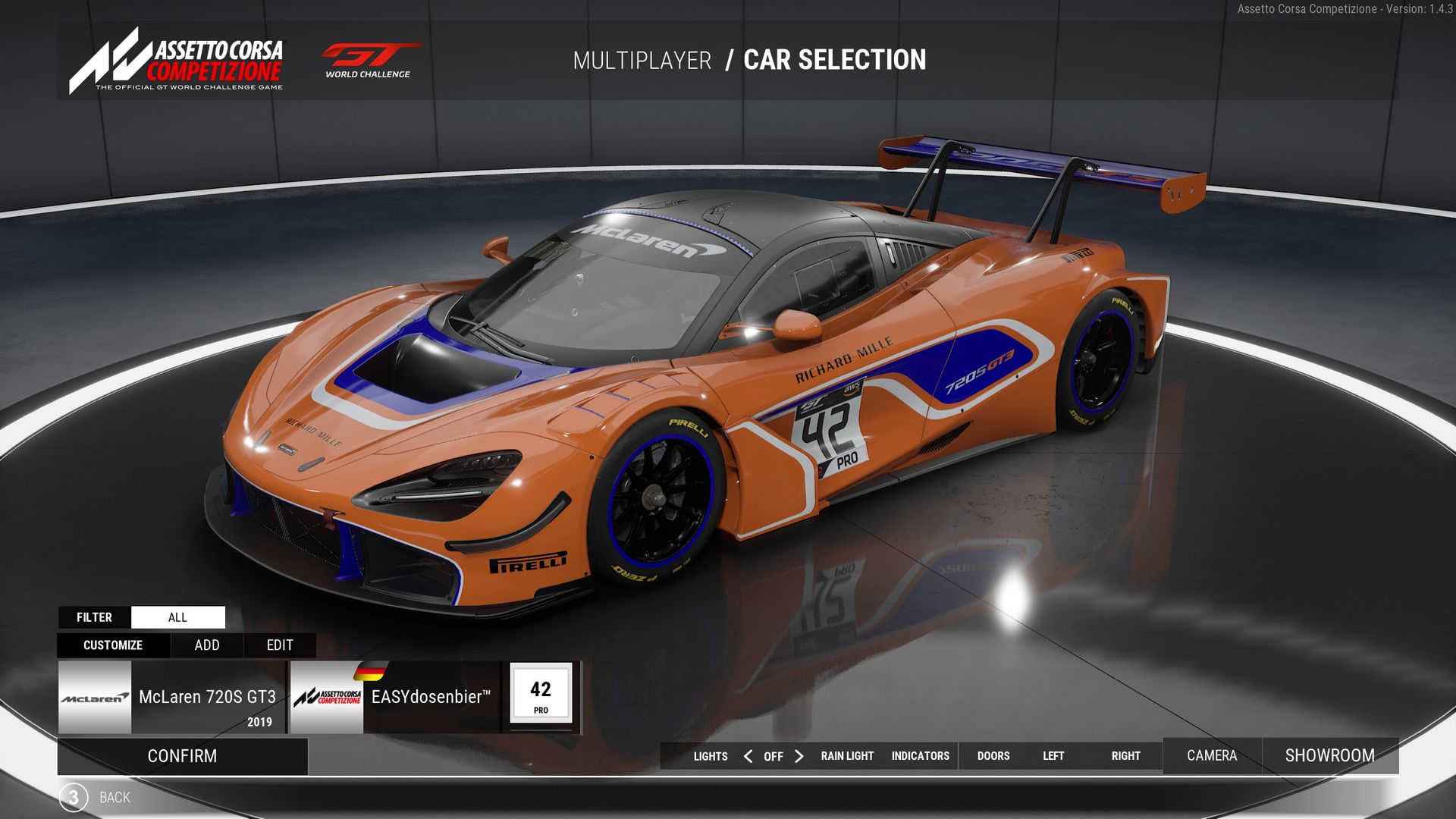Viewport: 1456px width, 819px height.
Task: Open the right door
Action: coord(1125,756)
